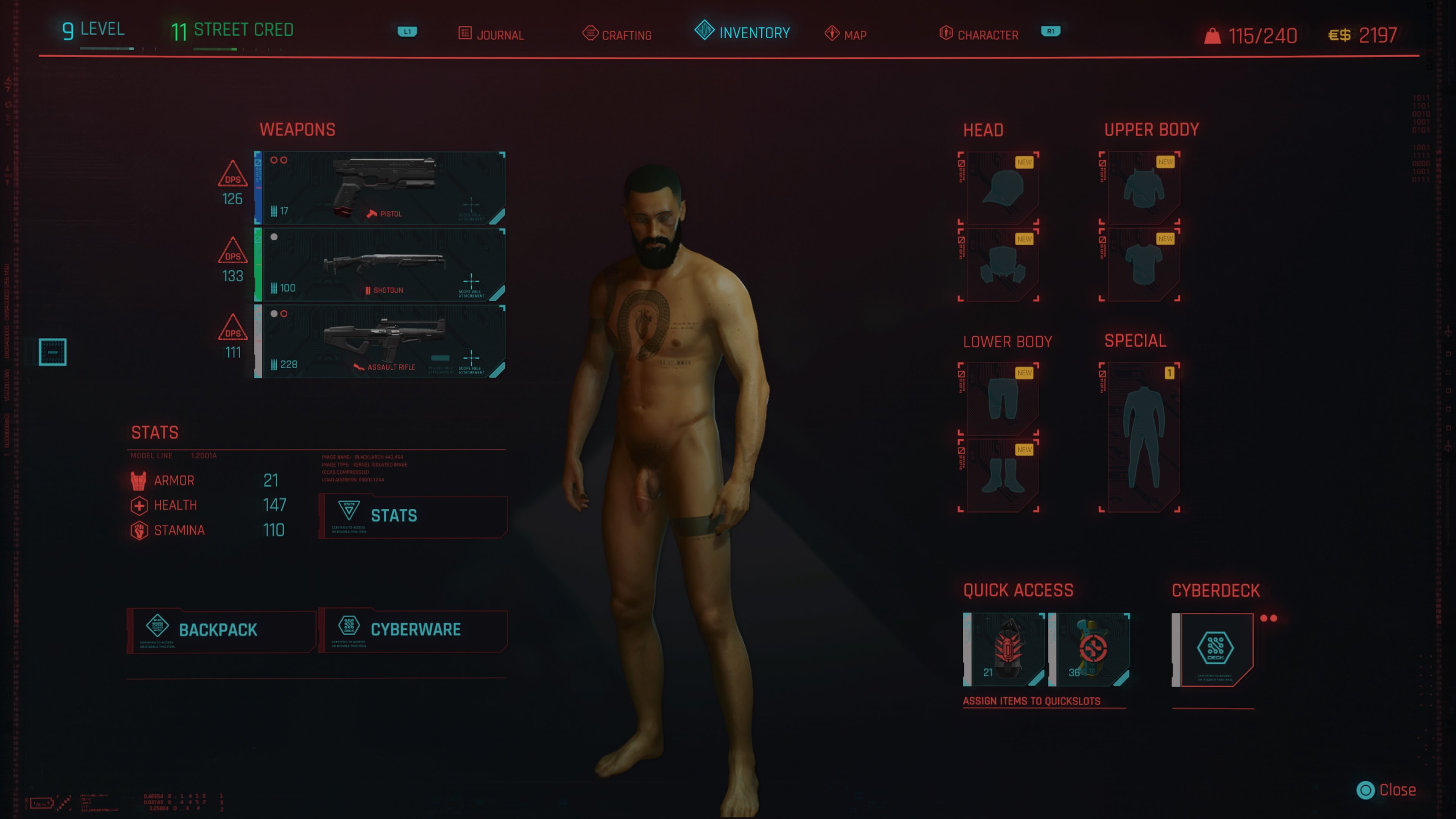Select the equipped pistol weapon slot
The height and width of the screenshot is (819, 1456).
coord(380,188)
